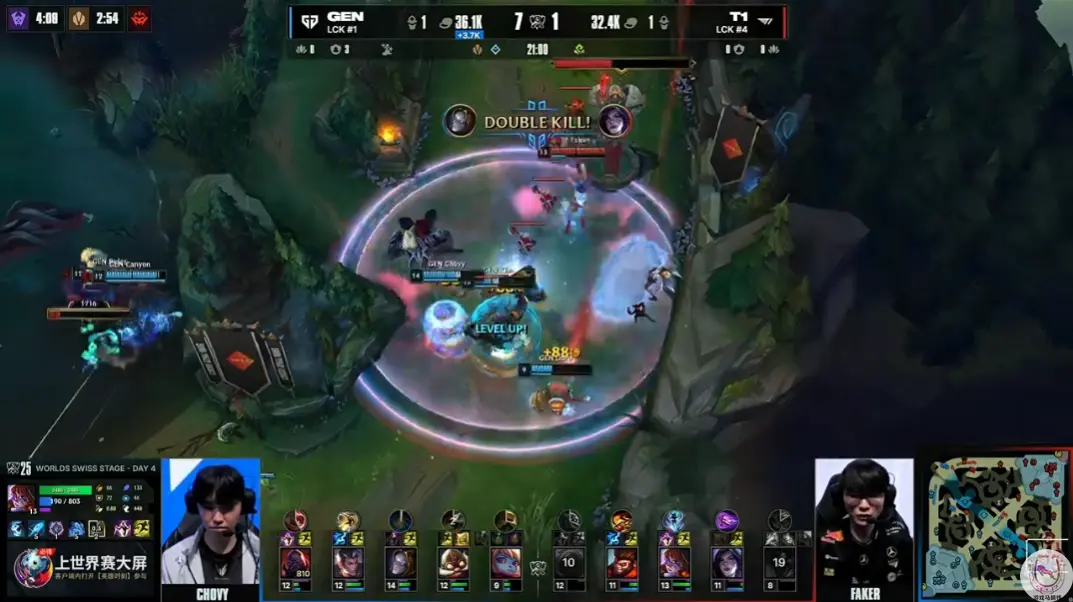Image resolution: width=1073 pixels, height=602 pixels.
Task: Click the GEN team logo on the scoreboard
Action: pos(310,21)
